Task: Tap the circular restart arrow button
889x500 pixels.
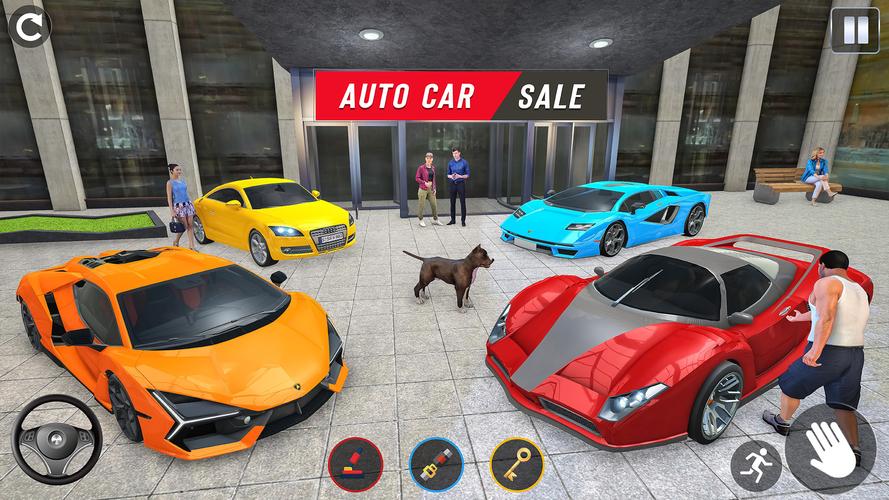Action: pyautogui.click(x=30, y=27)
